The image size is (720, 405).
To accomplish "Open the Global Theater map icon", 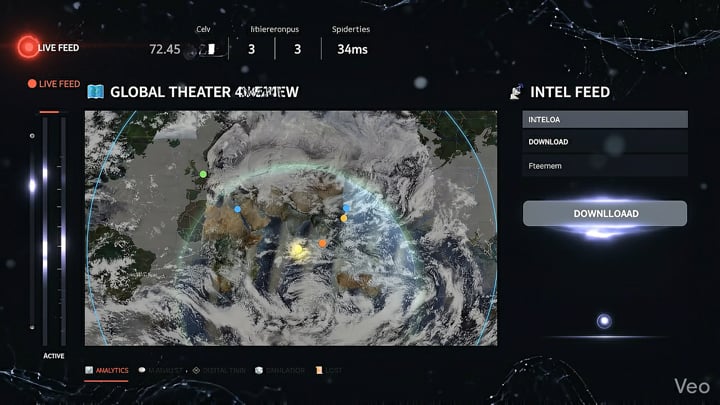I will [x=96, y=92].
